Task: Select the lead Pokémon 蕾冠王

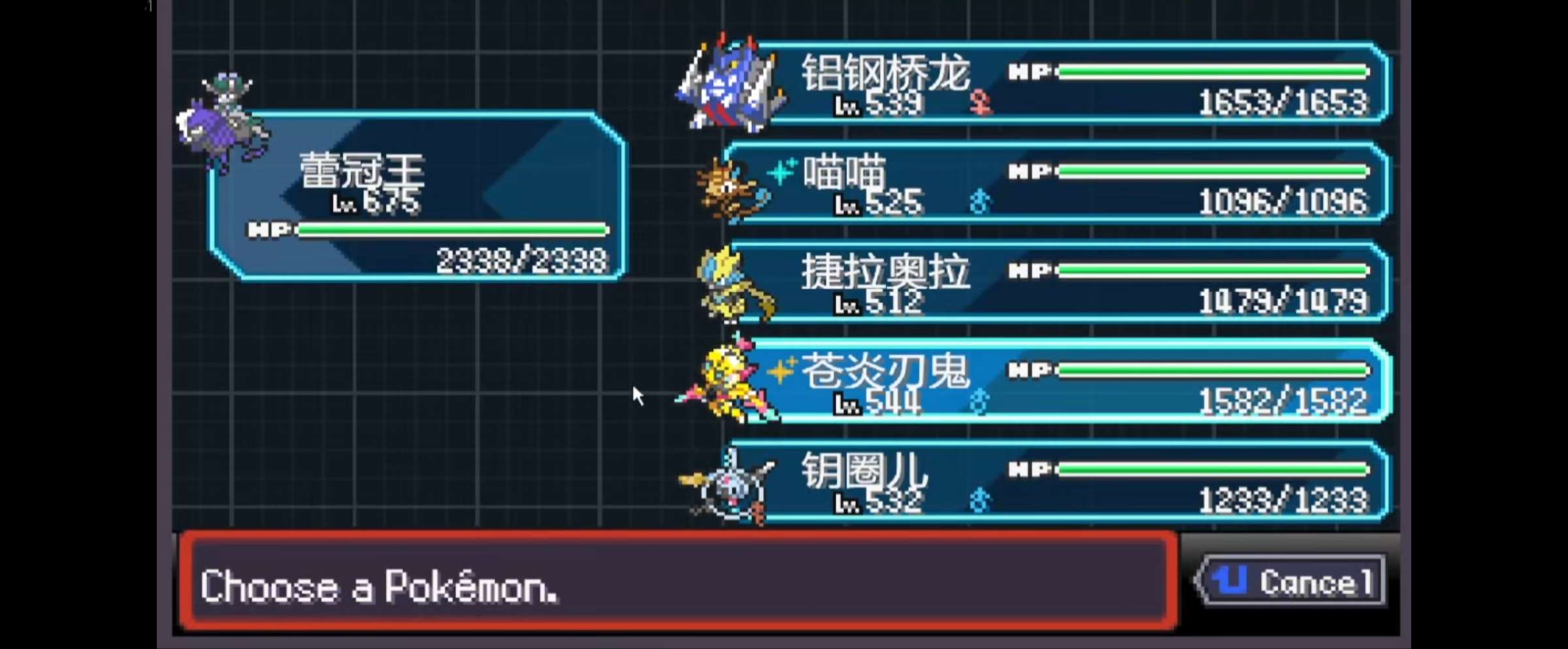Action: (418, 196)
